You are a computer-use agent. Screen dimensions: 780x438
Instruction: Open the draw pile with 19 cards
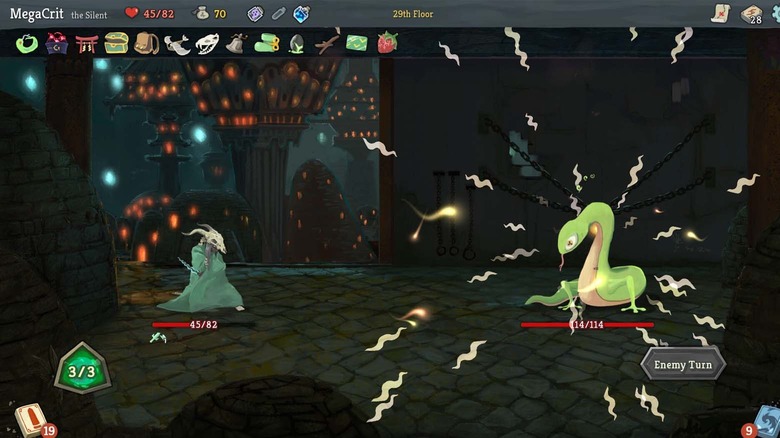pyautogui.click(x=30, y=418)
